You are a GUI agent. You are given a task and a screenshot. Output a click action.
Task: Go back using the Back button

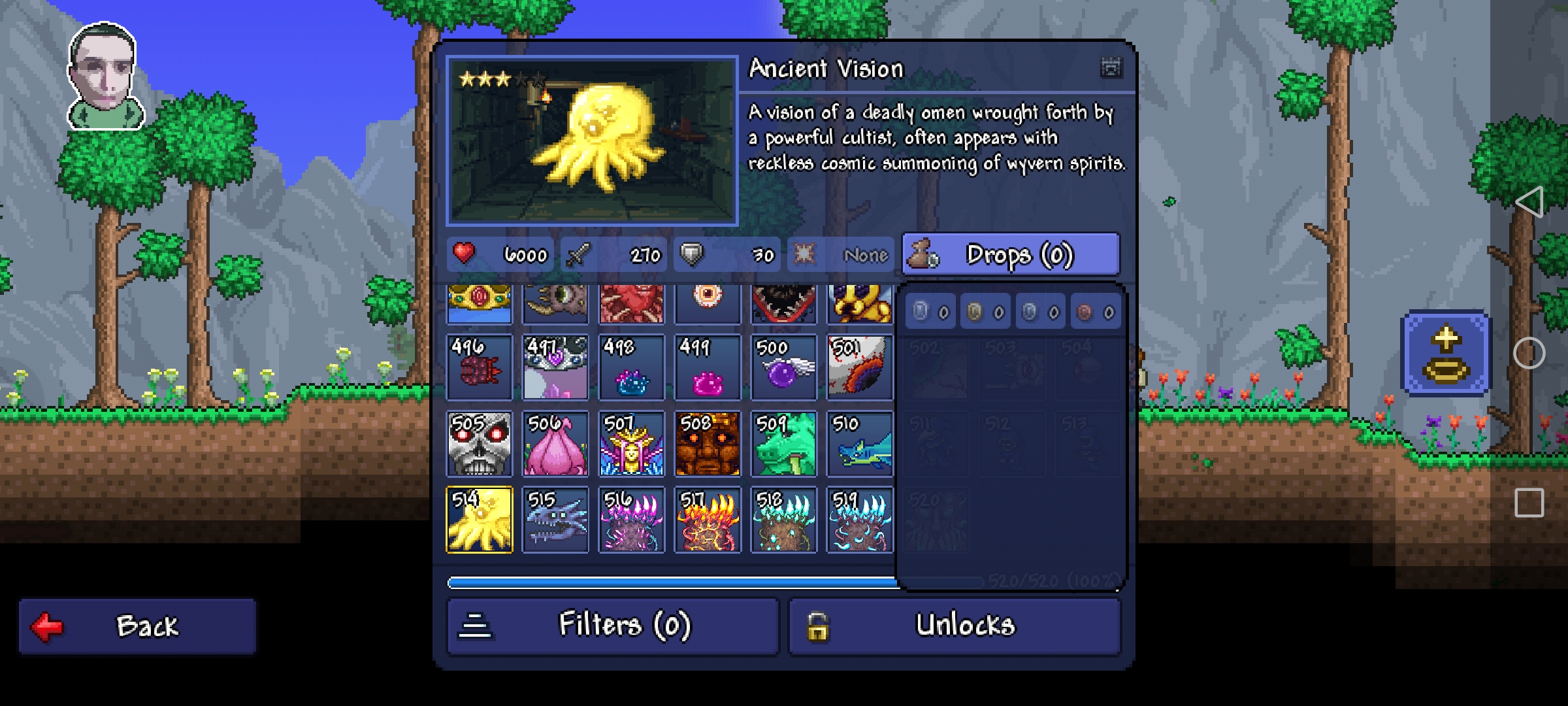137,626
